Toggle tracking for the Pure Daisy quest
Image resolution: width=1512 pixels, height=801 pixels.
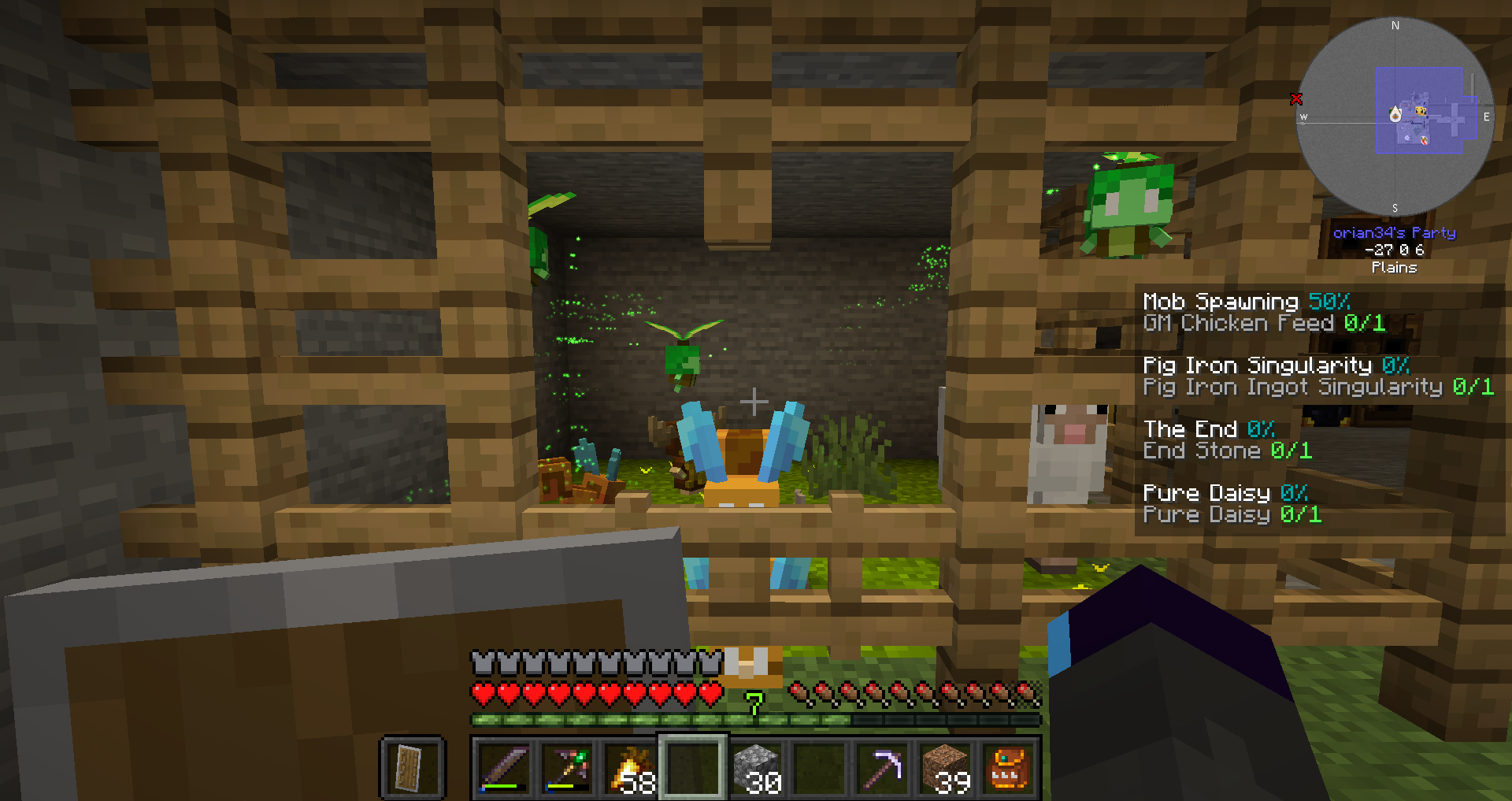(1224, 494)
